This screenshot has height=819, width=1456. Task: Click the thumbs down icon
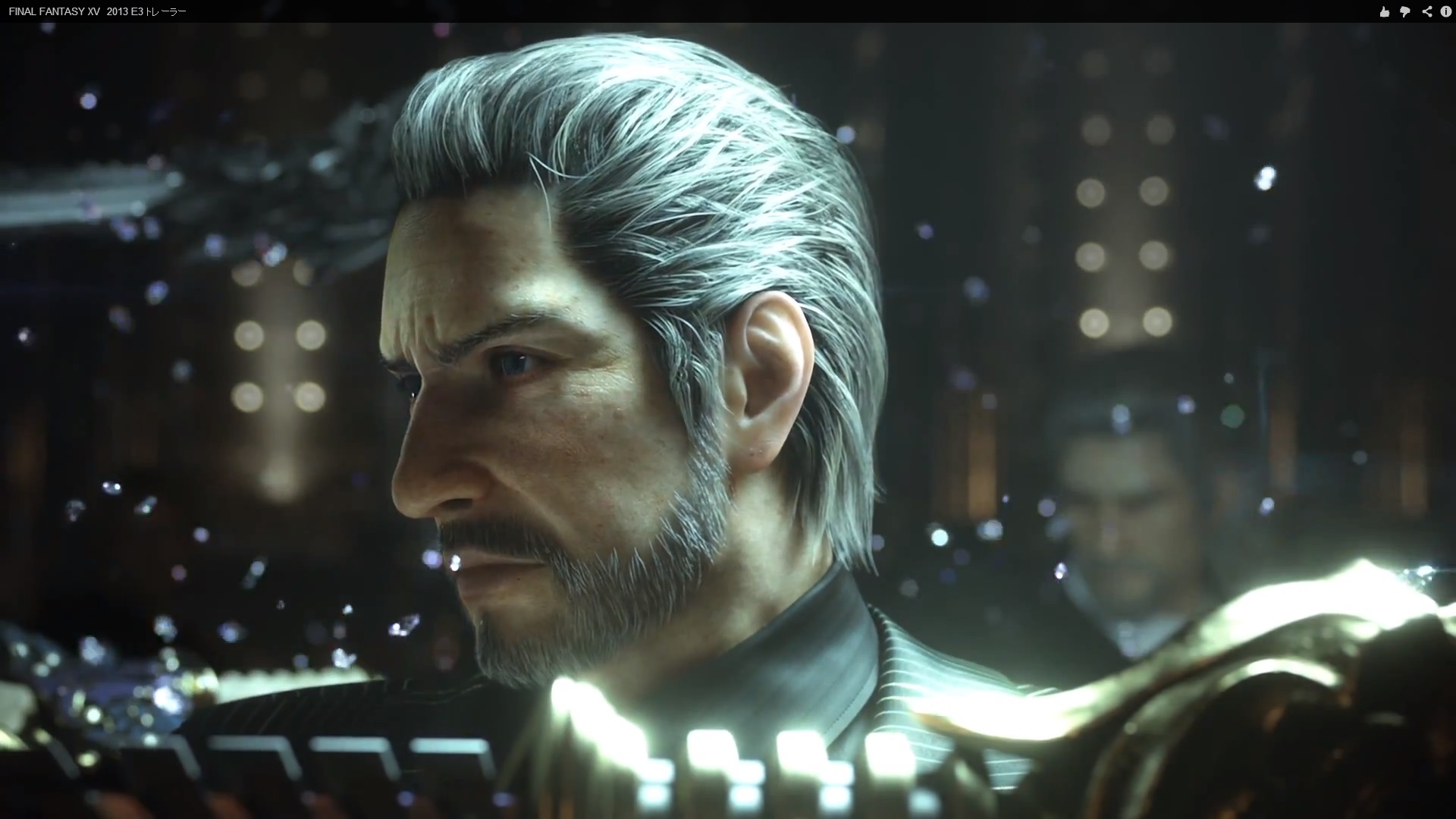(1407, 11)
